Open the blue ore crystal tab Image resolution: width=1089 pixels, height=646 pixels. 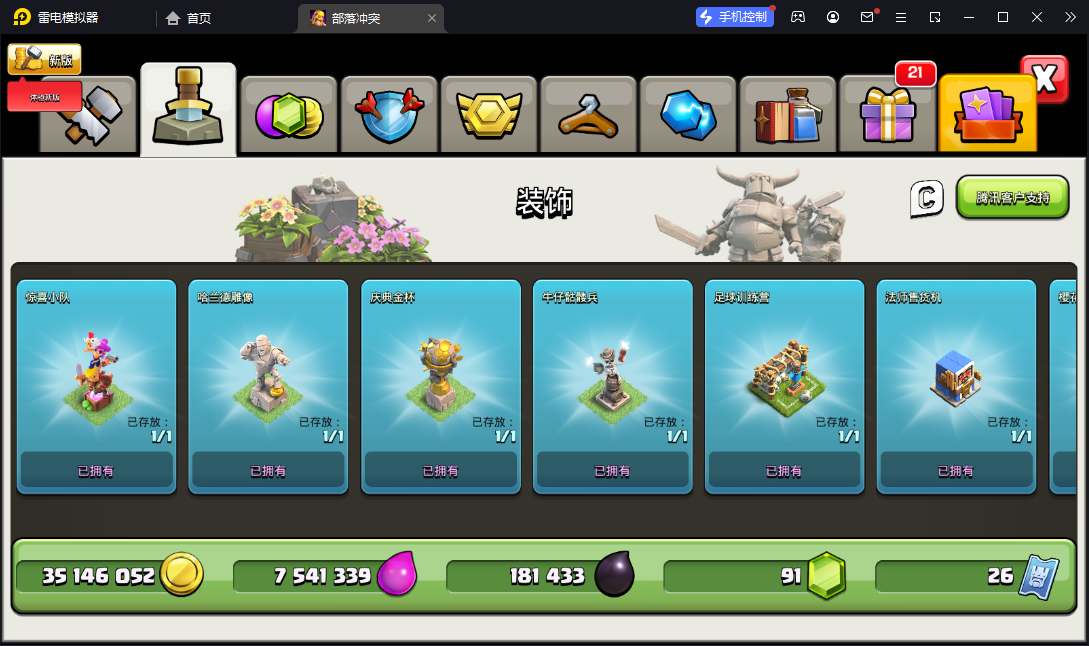pos(688,115)
